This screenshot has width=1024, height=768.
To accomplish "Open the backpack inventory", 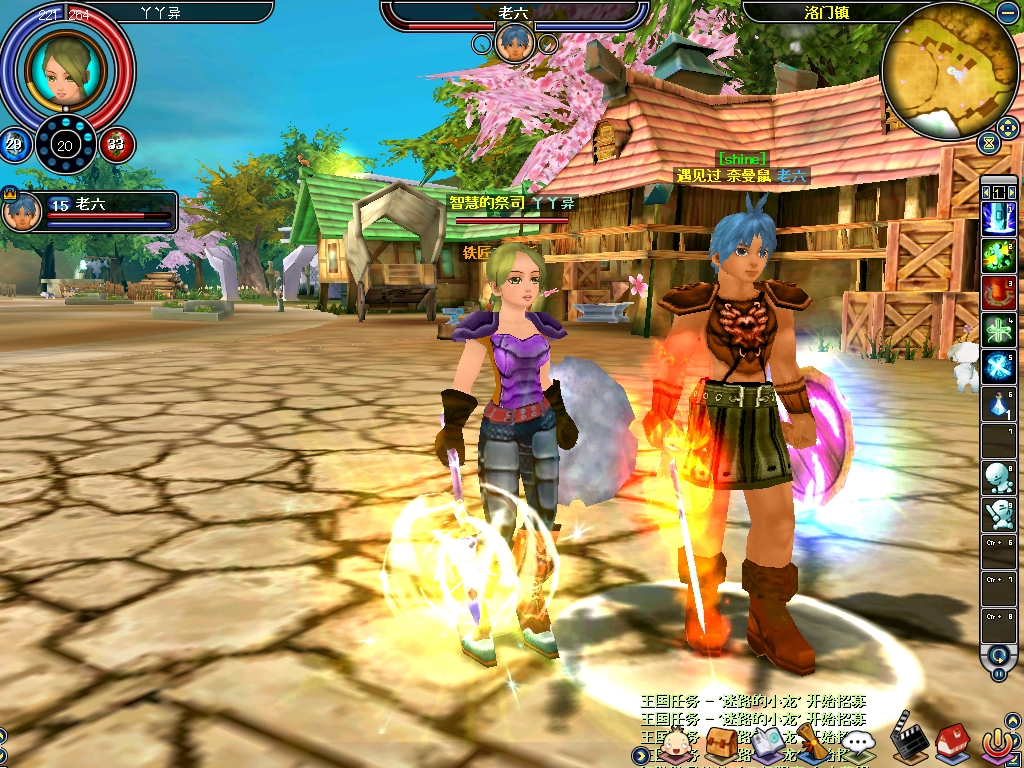I will [721, 742].
